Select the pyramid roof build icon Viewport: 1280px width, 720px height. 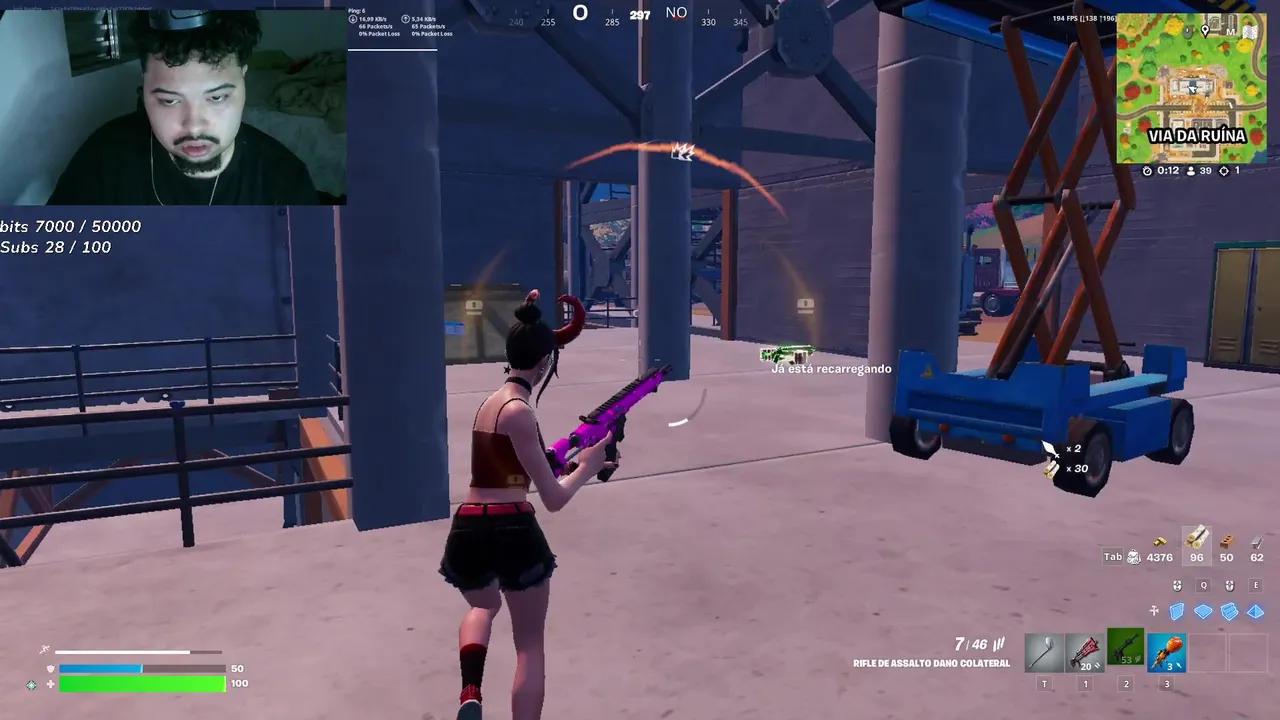pyautogui.click(x=1255, y=611)
